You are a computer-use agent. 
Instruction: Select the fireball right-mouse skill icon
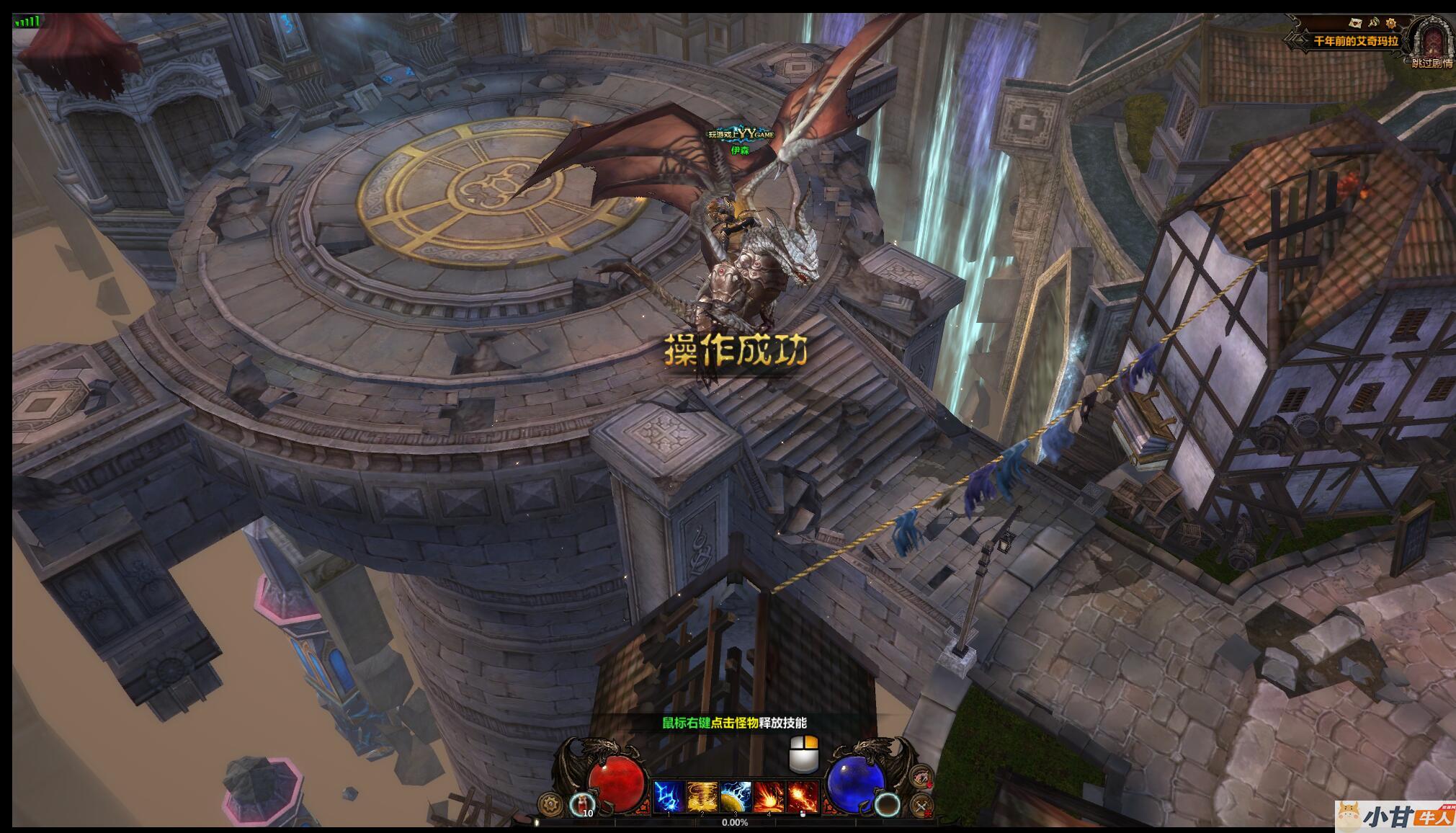tap(803, 797)
